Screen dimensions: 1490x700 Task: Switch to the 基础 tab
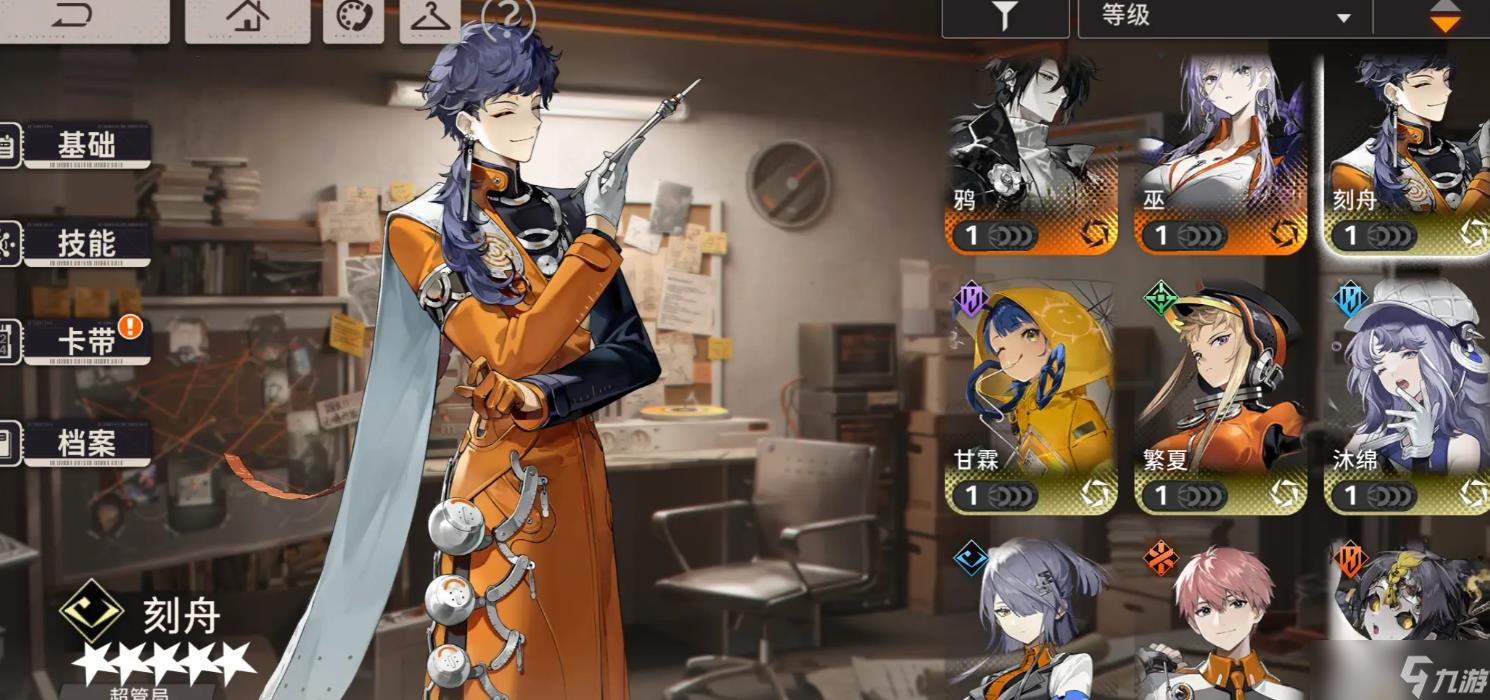(x=86, y=146)
